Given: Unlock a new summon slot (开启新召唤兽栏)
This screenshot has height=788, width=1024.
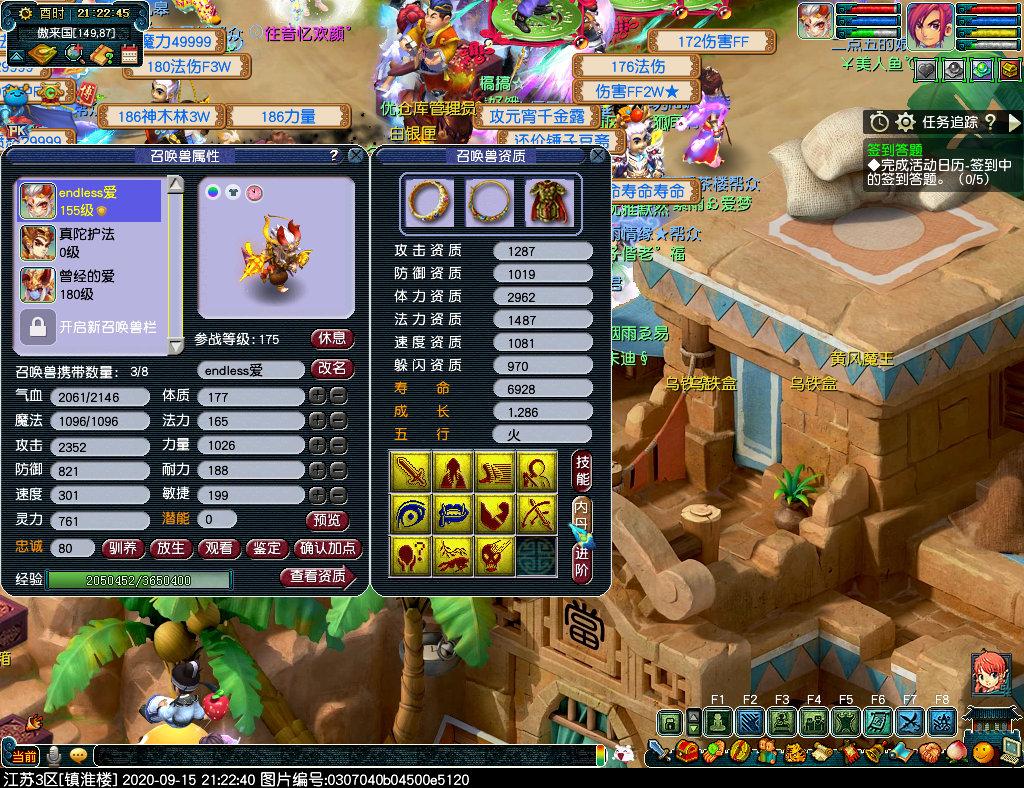Looking at the screenshot, I should 90,327.
